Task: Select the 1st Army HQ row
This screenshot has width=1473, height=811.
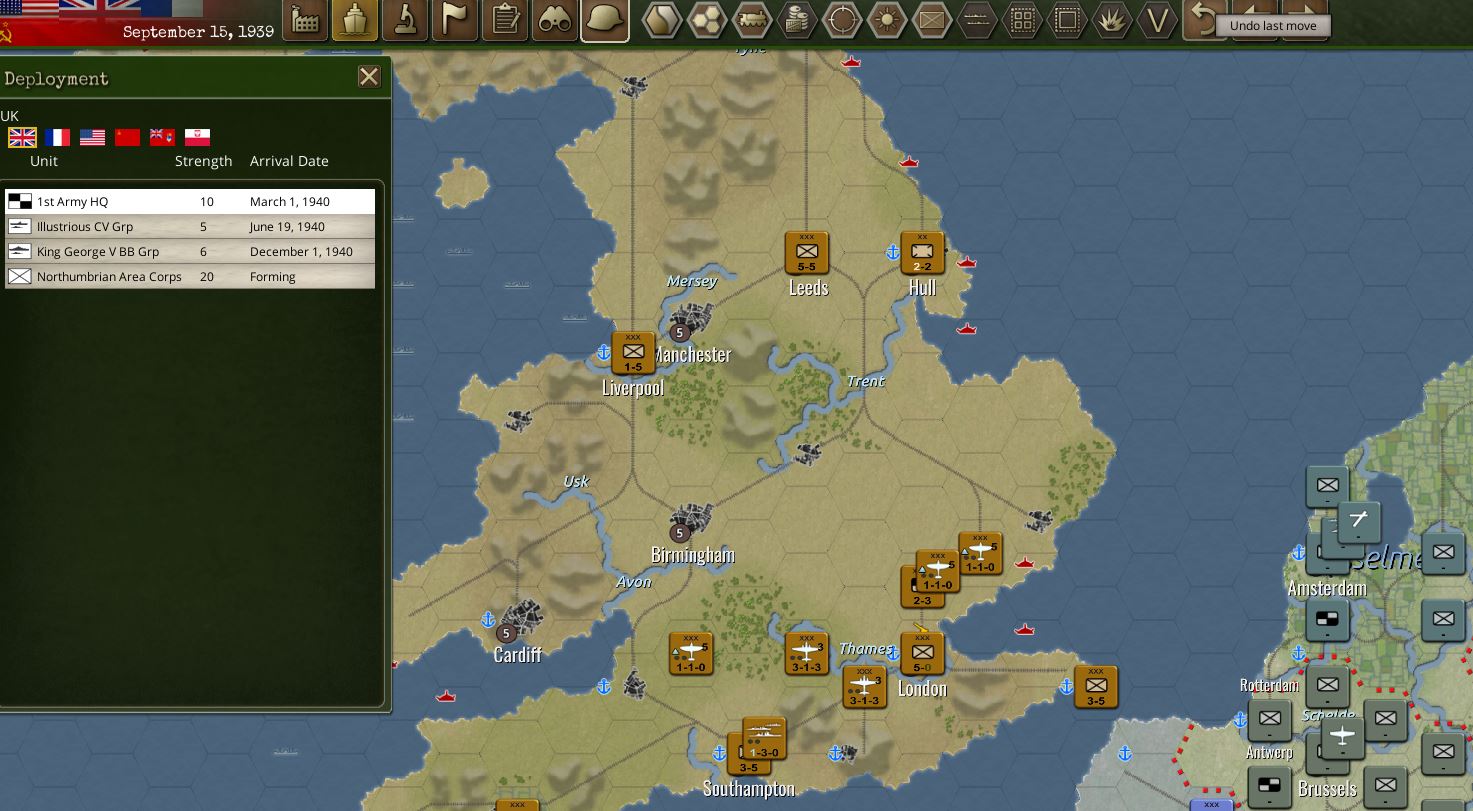Action: click(x=190, y=201)
